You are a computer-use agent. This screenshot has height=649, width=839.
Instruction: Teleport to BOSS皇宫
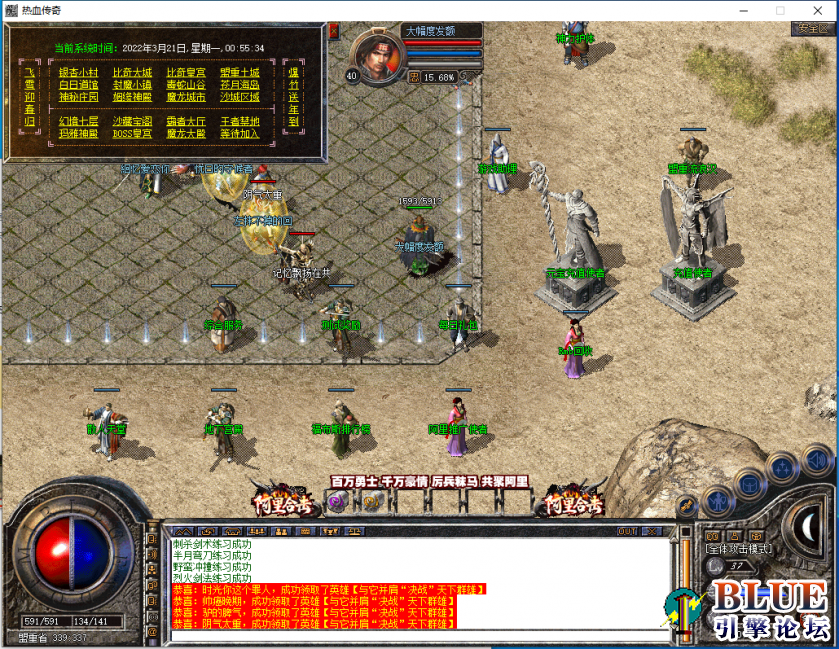pos(132,133)
